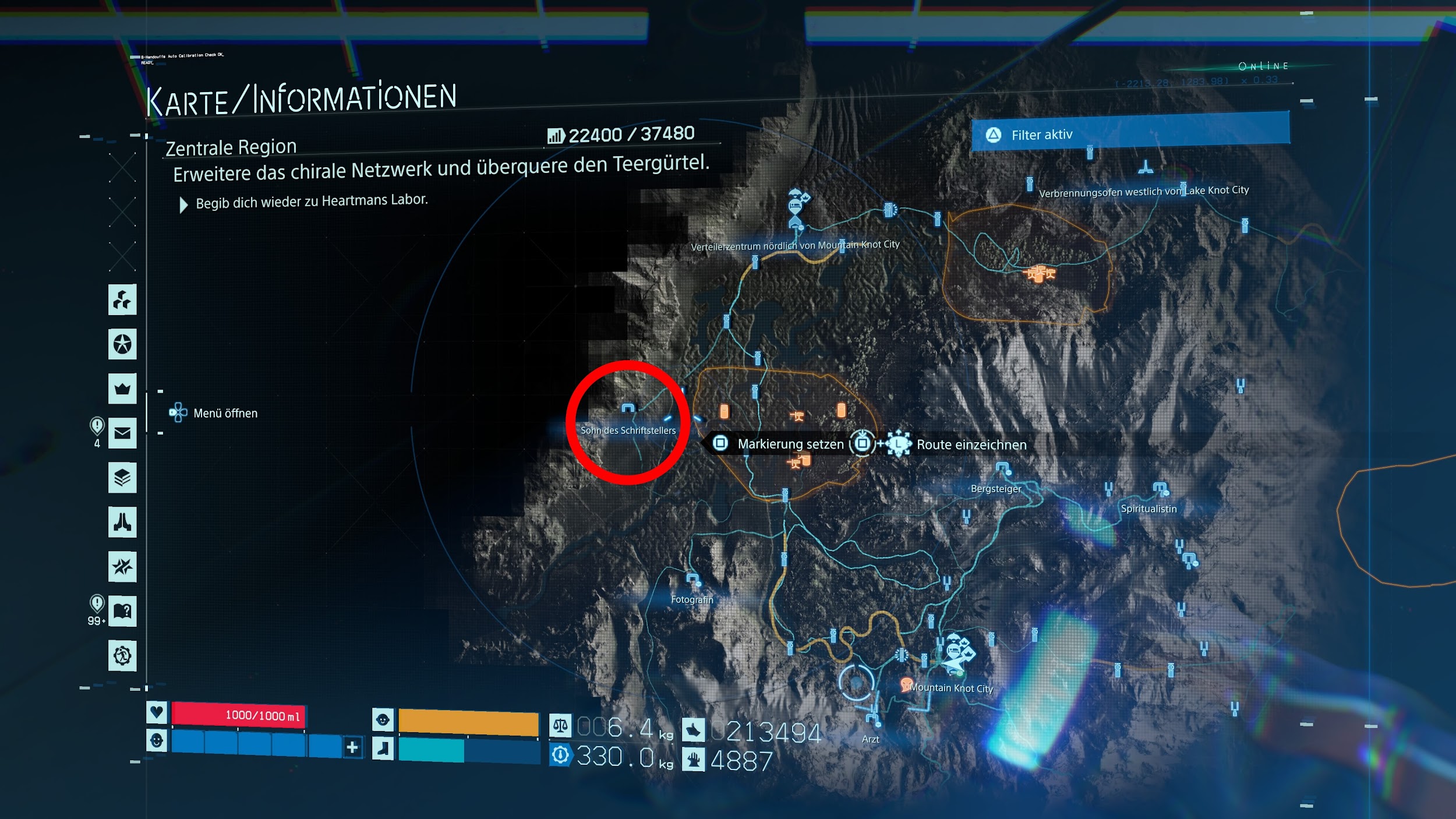Screen dimensions: 1456x819
Task: Select the Fotografin shelter marker
Action: (x=692, y=580)
